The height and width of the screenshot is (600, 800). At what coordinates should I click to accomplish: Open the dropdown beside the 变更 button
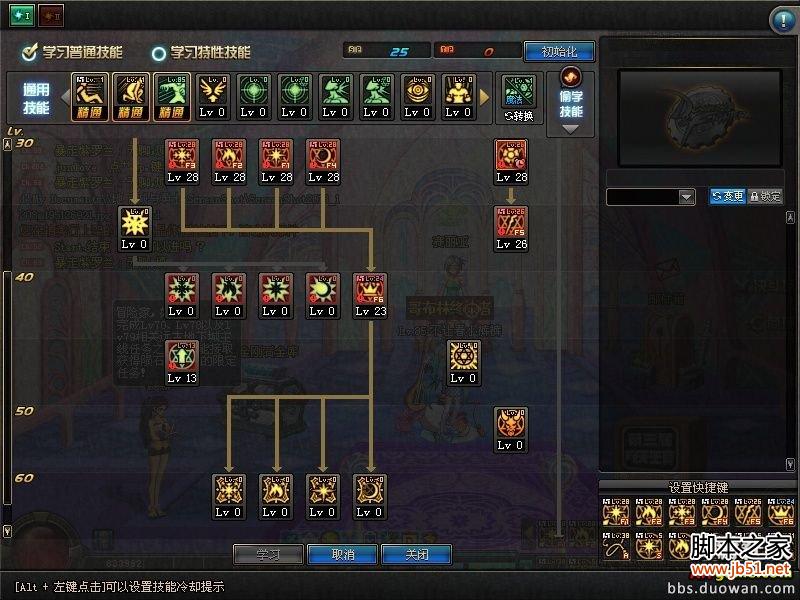tap(686, 197)
